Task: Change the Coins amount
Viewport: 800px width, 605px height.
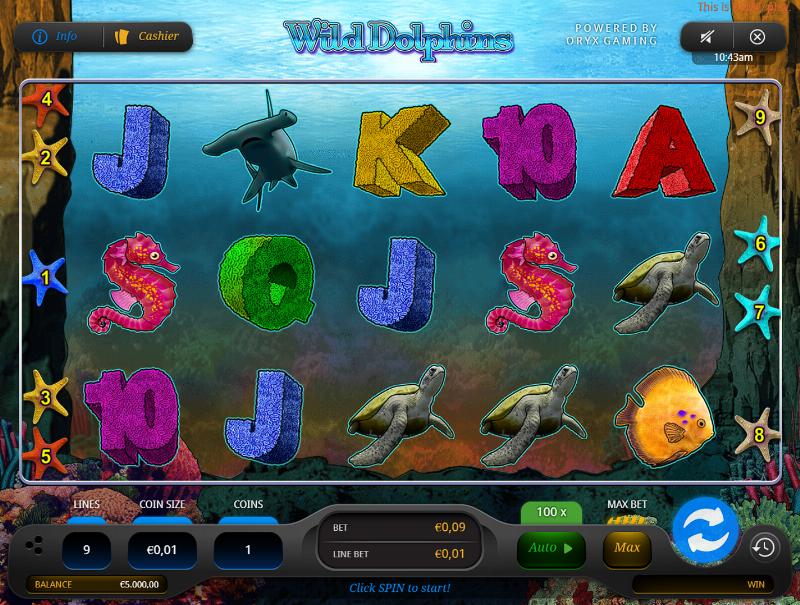Action: click(248, 550)
